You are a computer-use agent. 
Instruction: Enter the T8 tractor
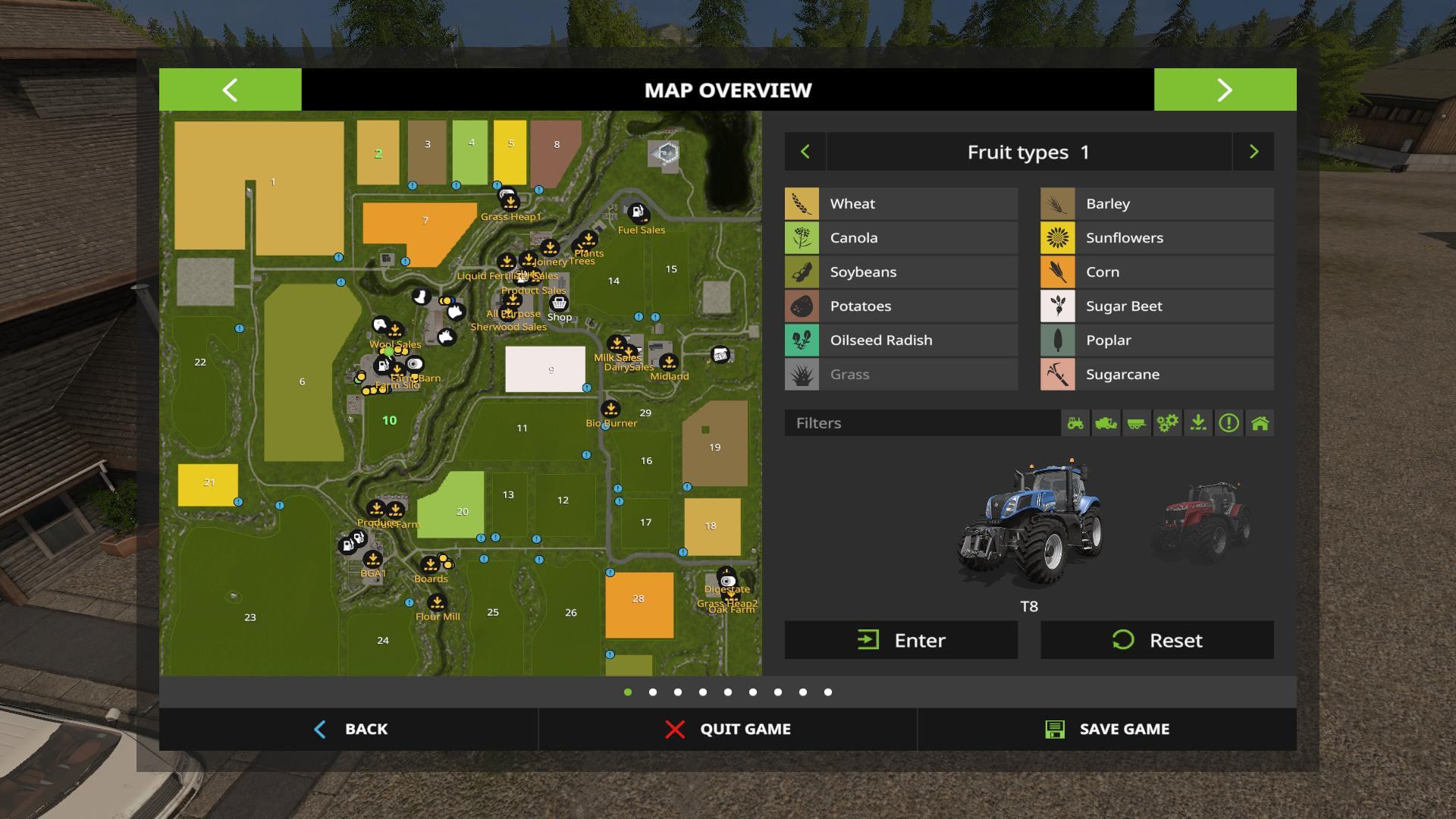[901, 640]
